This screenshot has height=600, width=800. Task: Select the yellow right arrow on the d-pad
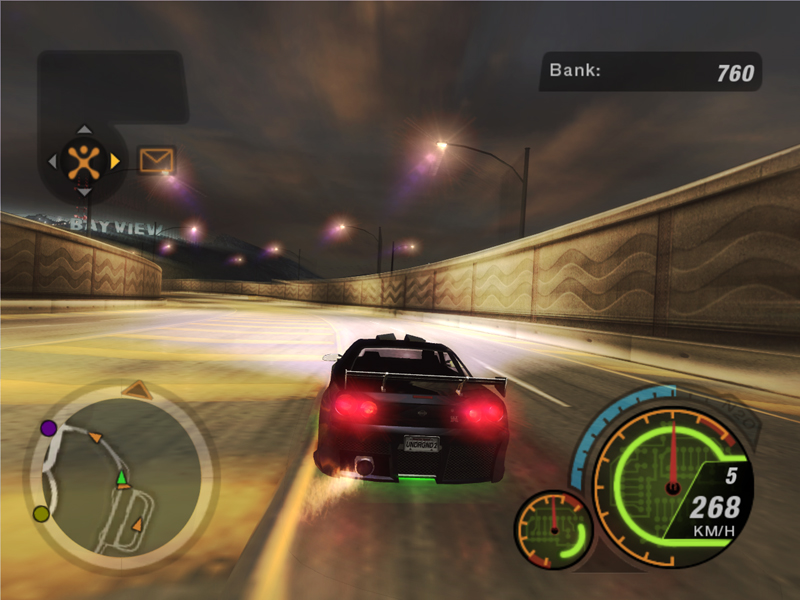point(116,160)
